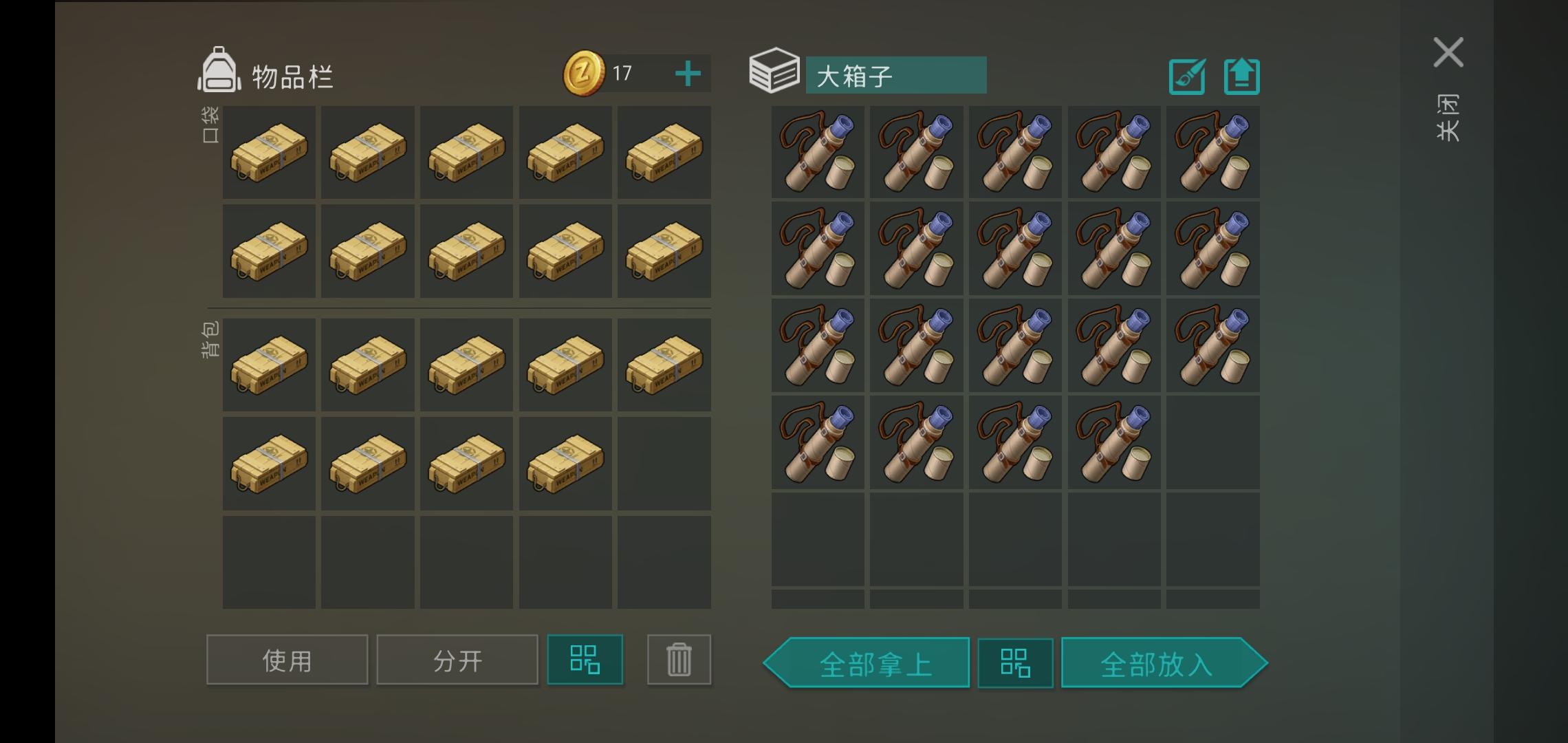Select the last telescope item in the chest

pyautogui.click(x=1114, y=444)
